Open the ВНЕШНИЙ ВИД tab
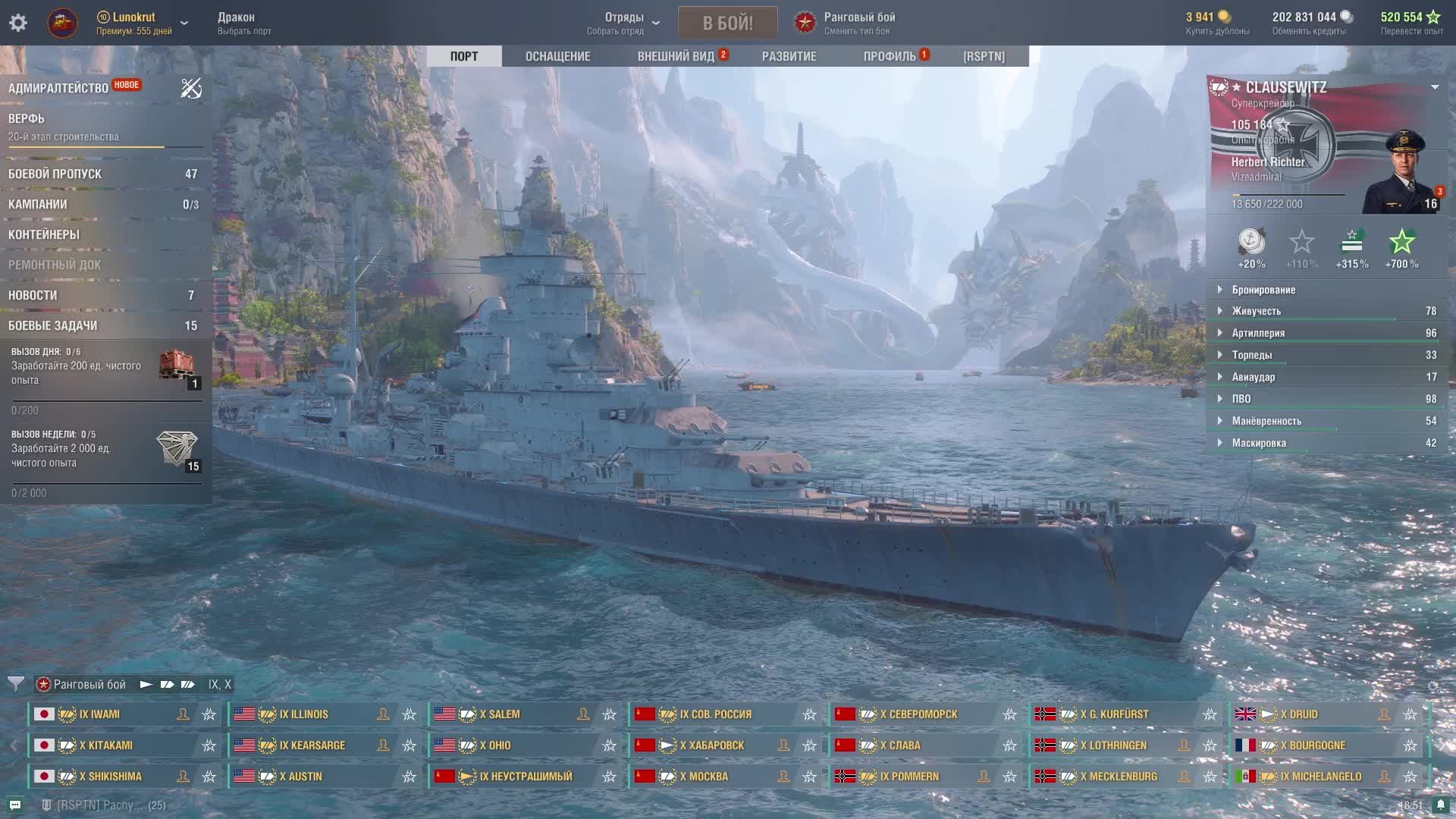1456x819 pixels. coord(676,56)
